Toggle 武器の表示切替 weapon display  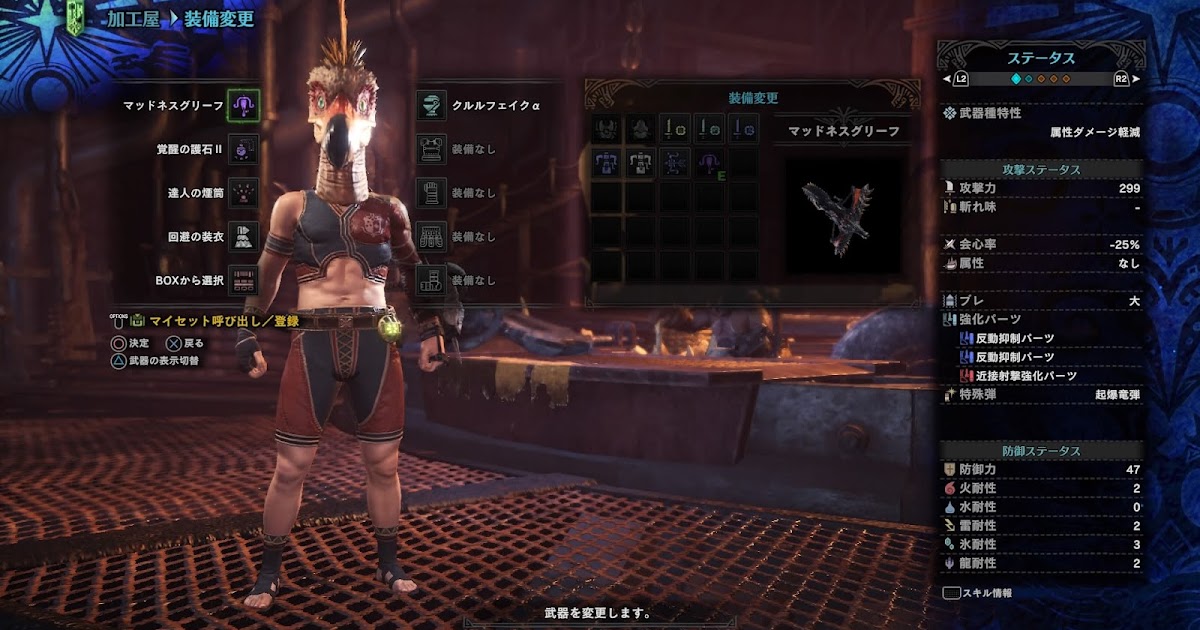(x=163, y=360)
